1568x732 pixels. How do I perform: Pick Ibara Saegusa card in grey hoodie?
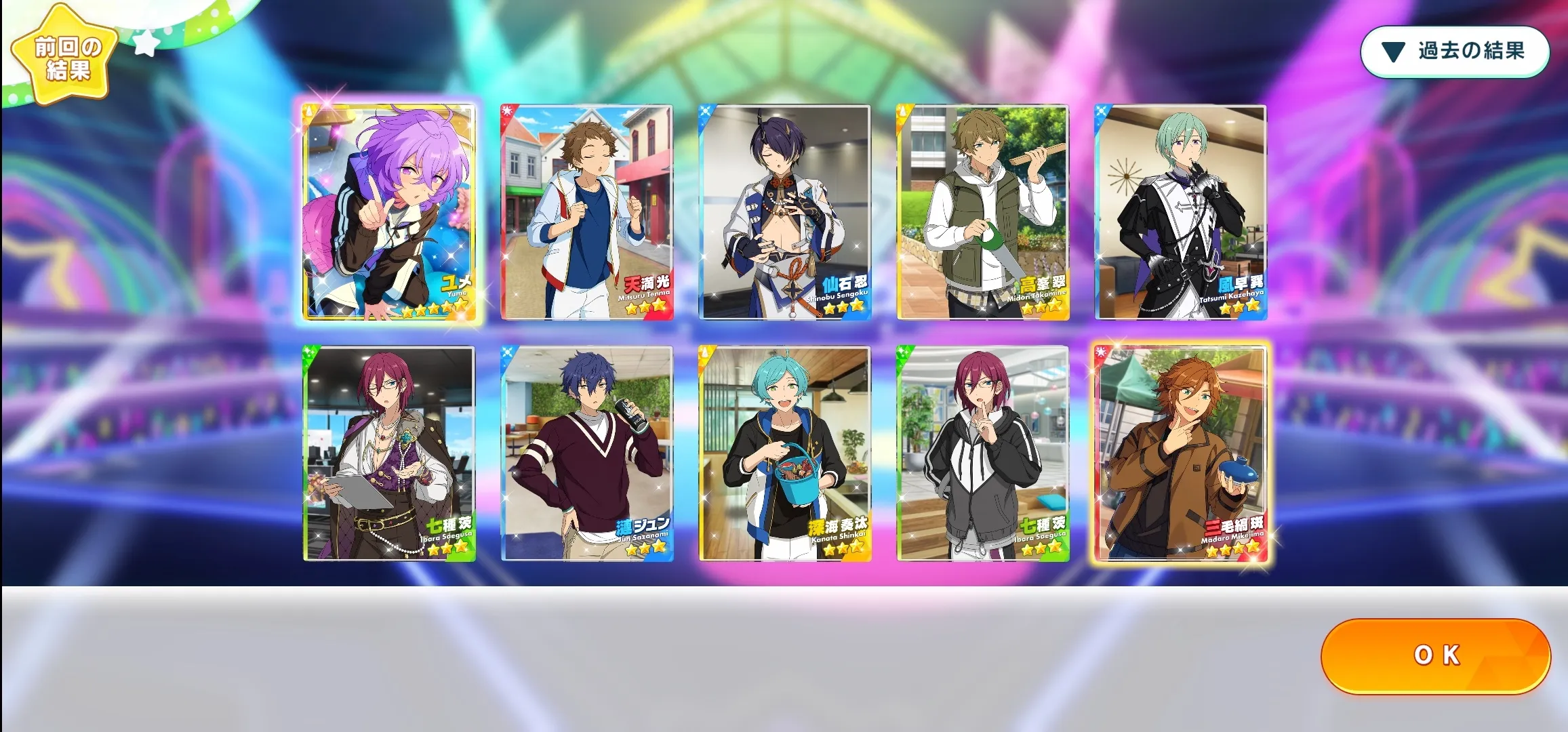click(982, 453)
